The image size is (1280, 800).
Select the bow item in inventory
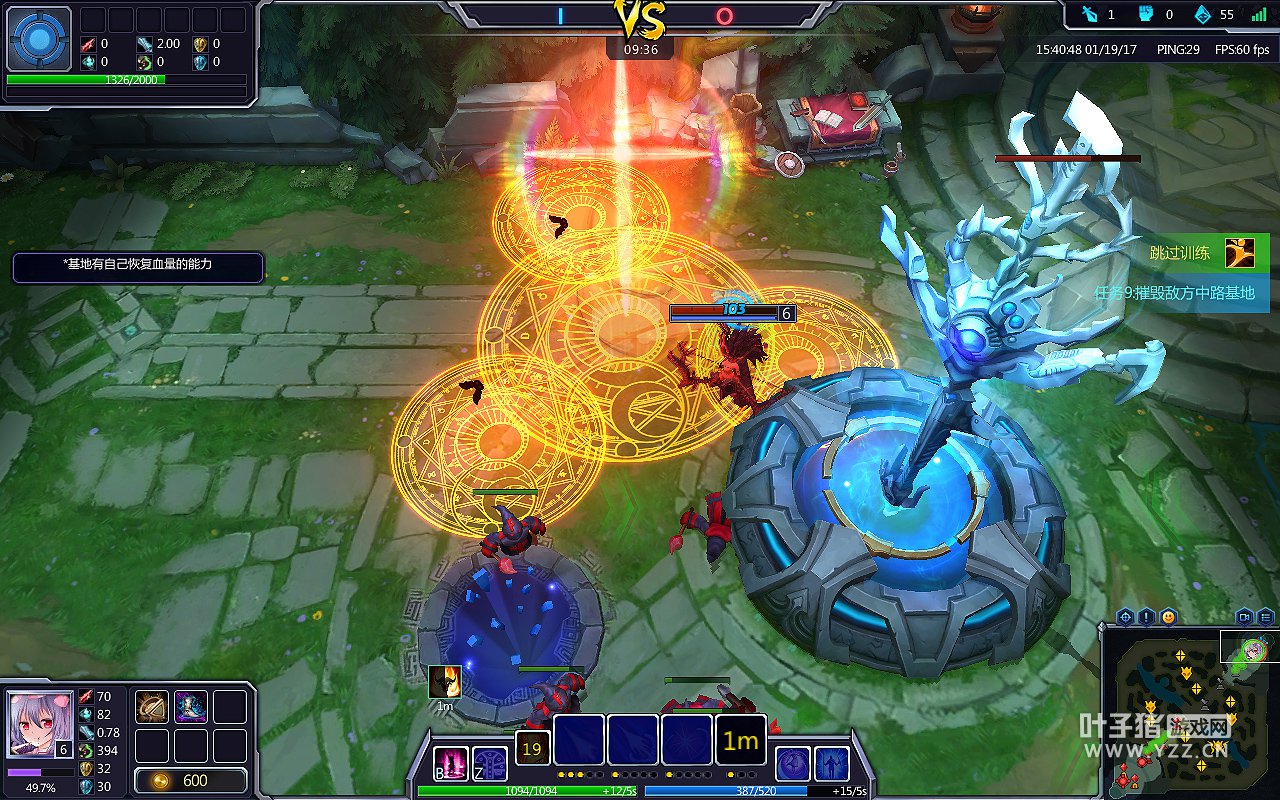coord(152,707)
